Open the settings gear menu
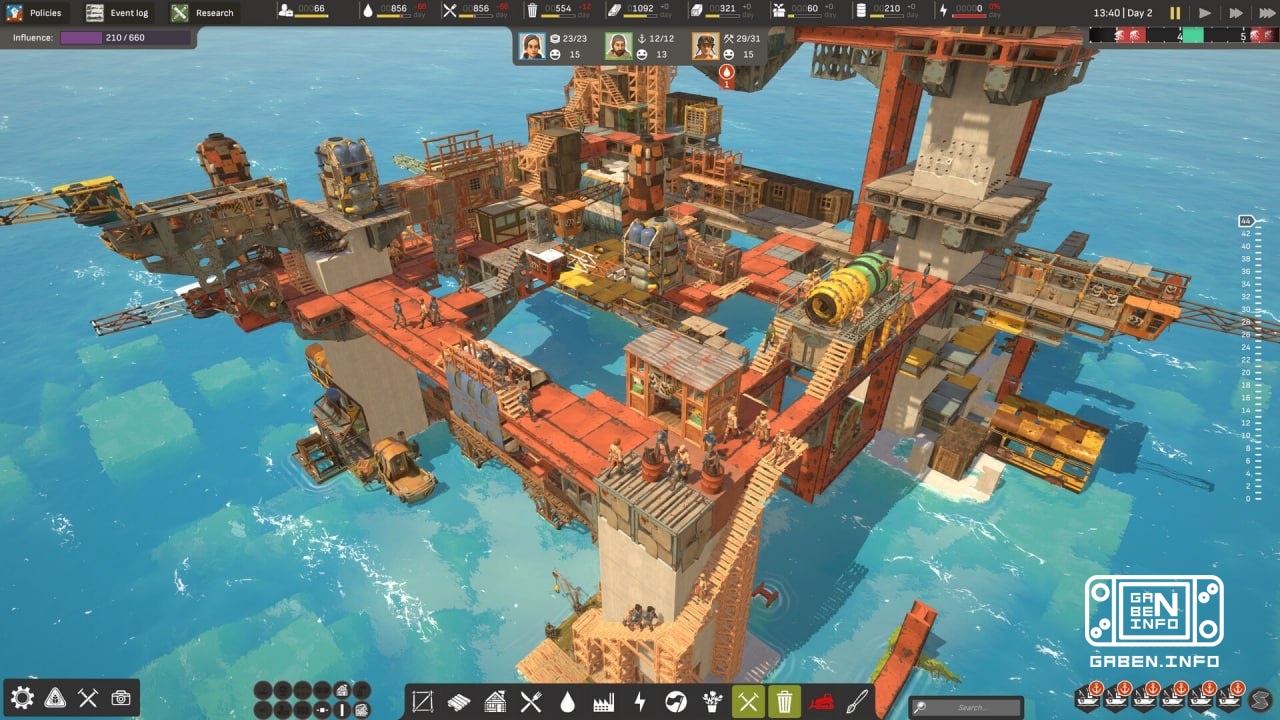The height and width of the screenshot is (720, 1280). tap(22, 700)
